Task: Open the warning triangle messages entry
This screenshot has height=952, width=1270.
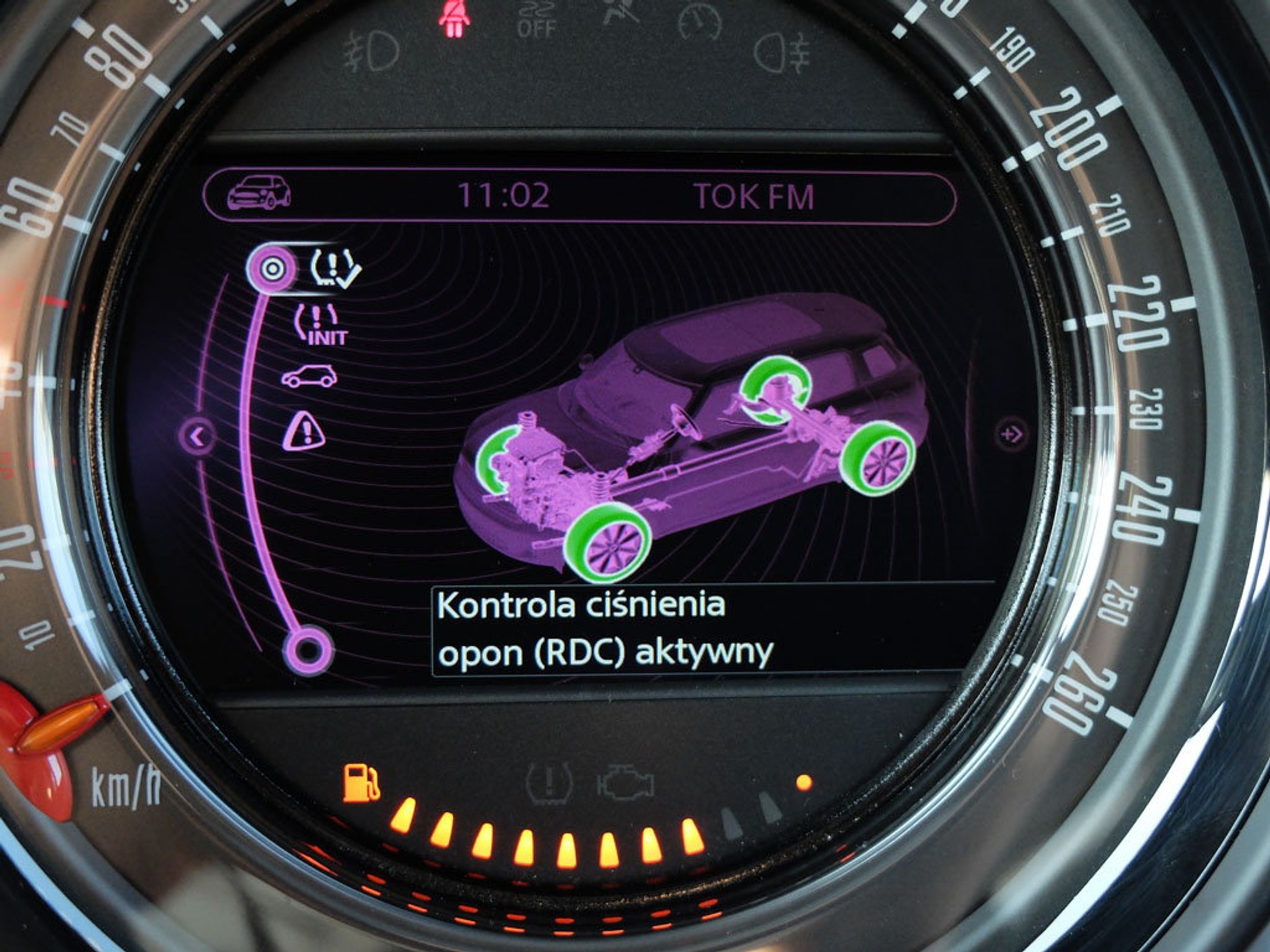Action: pyautogui.click(x=304, y=431)
